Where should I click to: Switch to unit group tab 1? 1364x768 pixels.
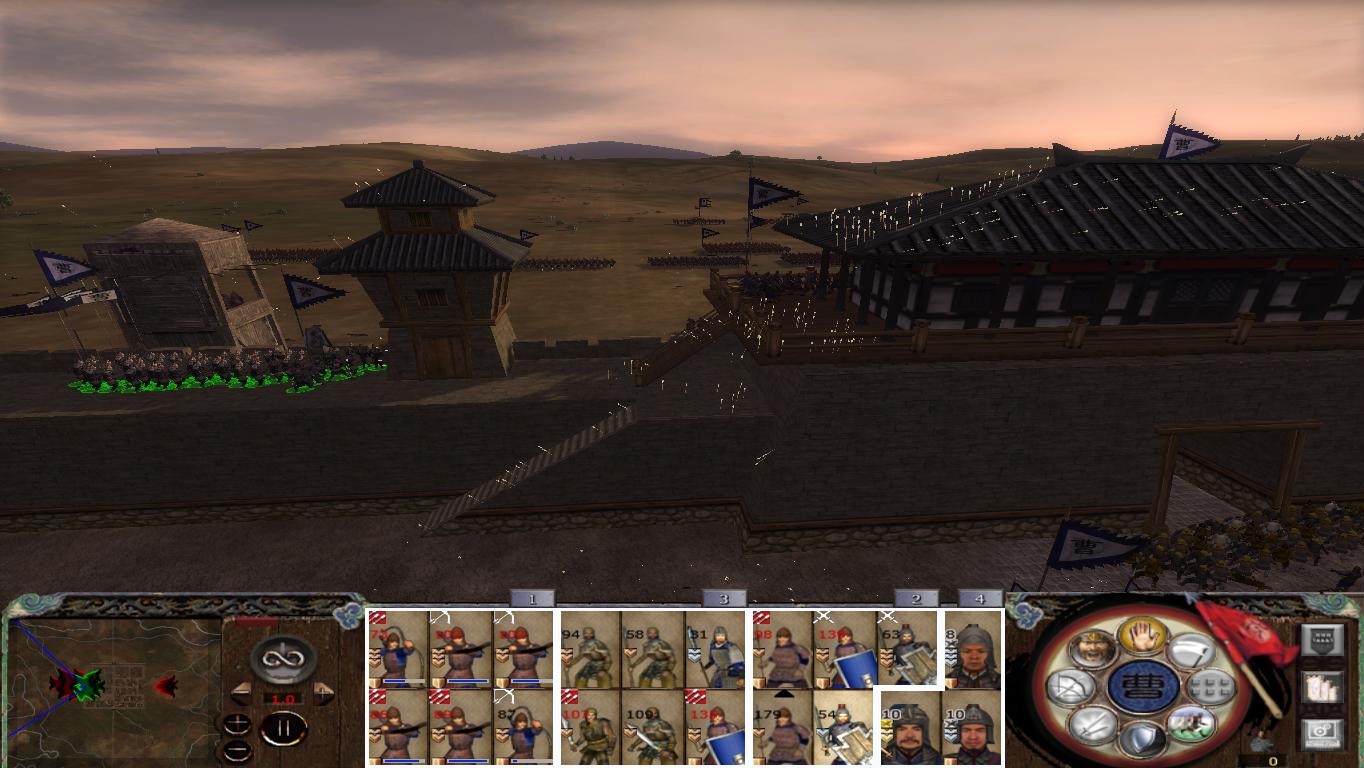tap(533, 599)
